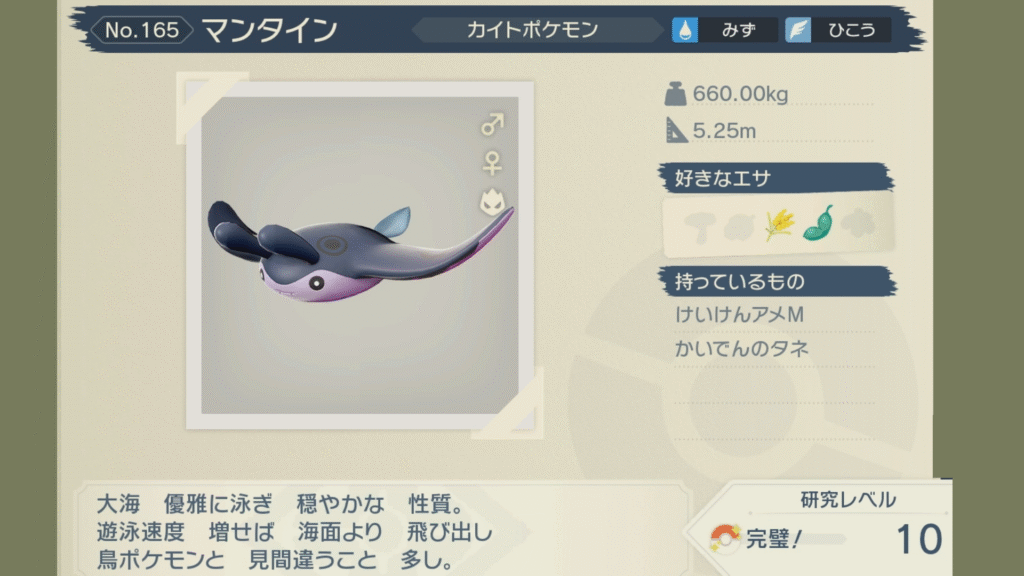This screenshot has height=576, width=1024.
Task: Select the male form symbol
Action: coord(493,125)
